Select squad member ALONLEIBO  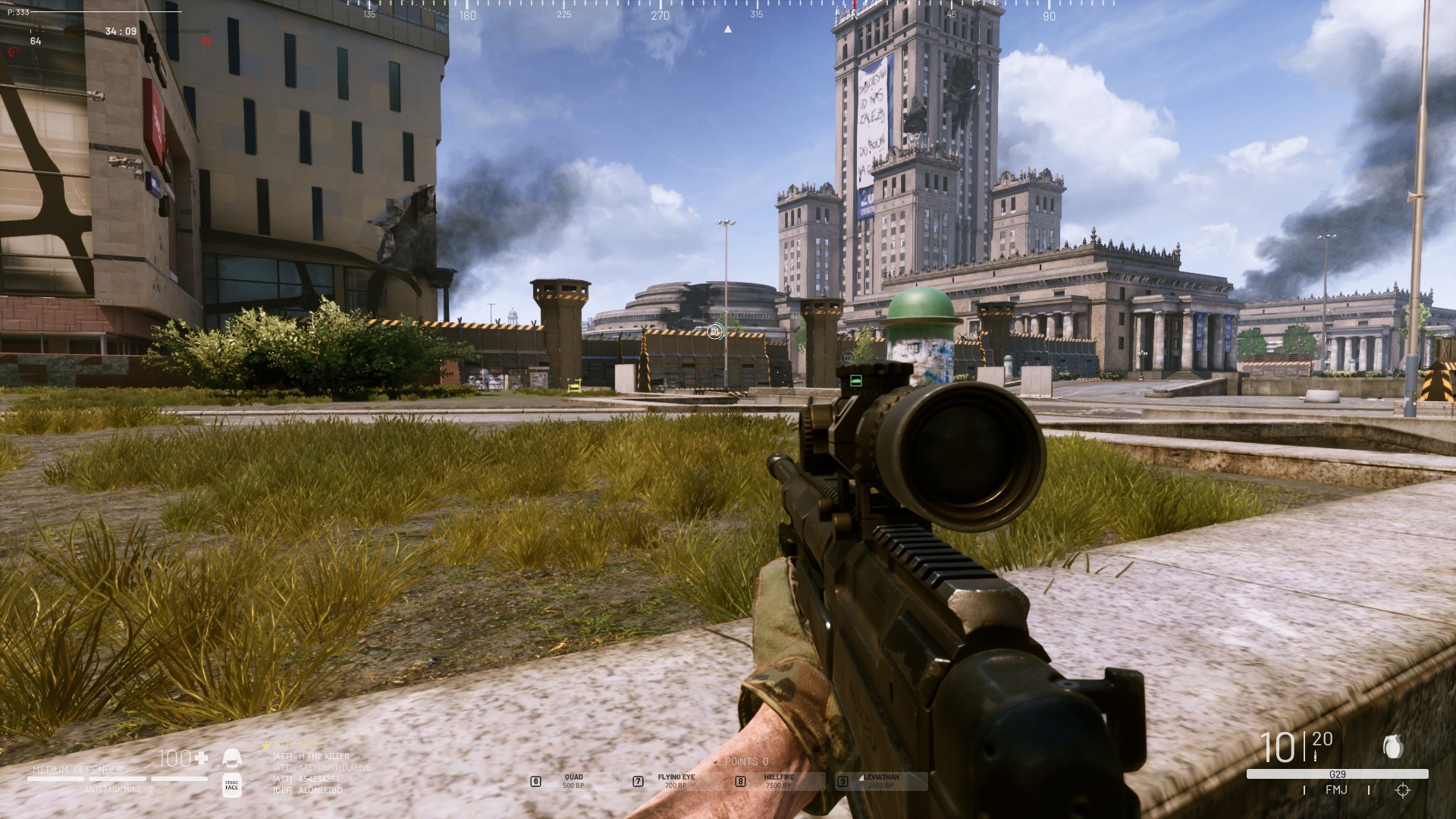(320, 790)
